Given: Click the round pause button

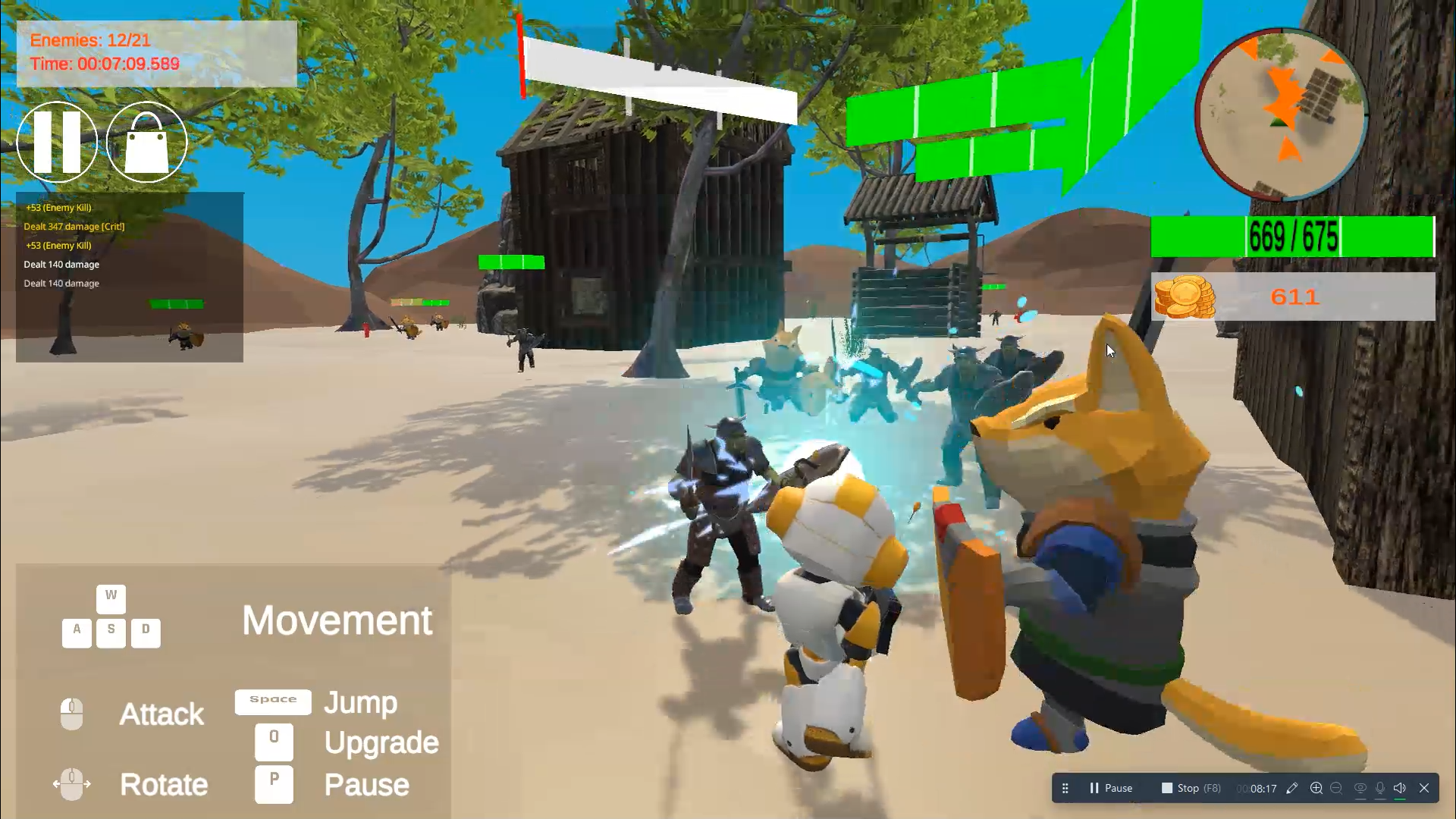Looking at the screenshot, I should (x=57, y=142).
